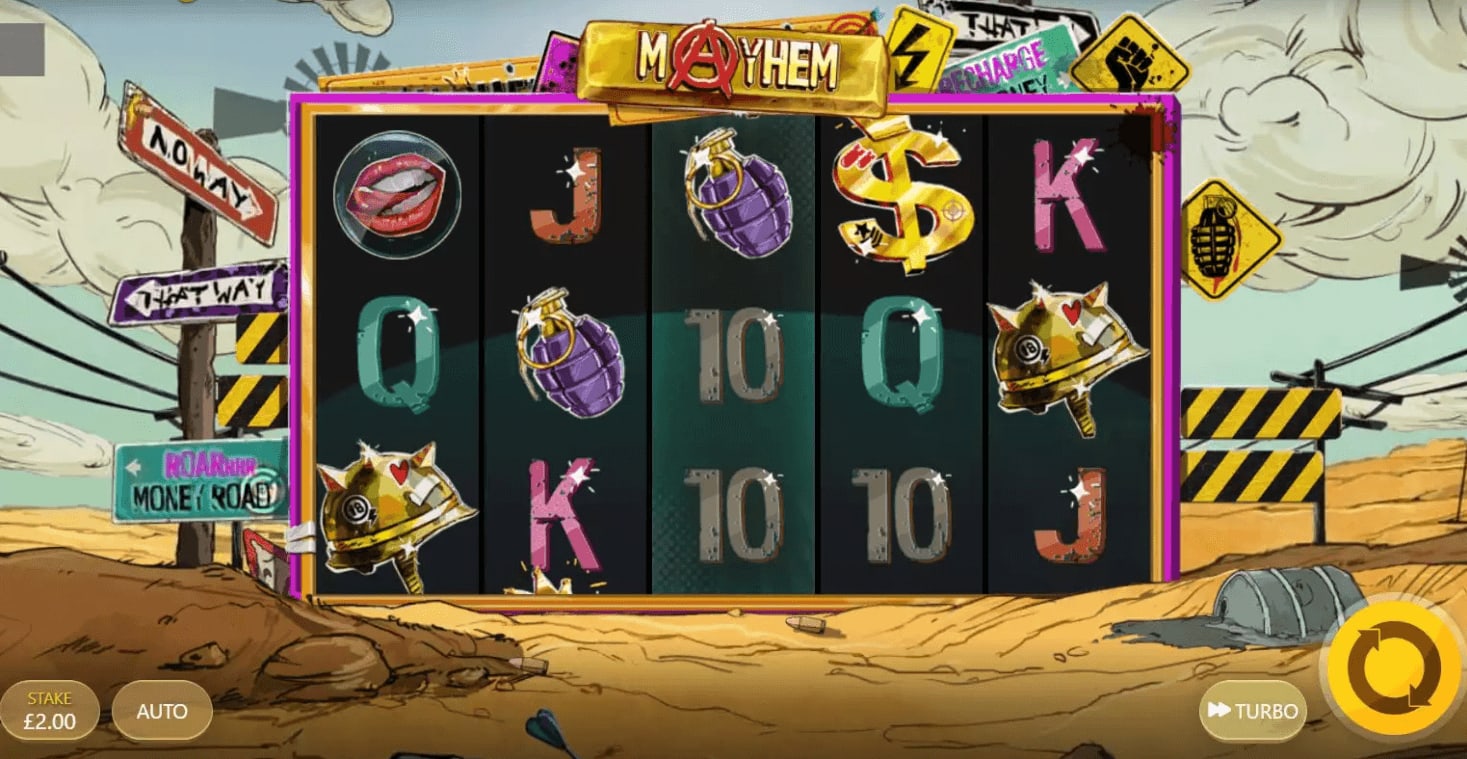Image resolution: width=1467 pixels, height=759 pixels.
Task: Open the stake selection showing £2.00
Action: click(52, 710)
